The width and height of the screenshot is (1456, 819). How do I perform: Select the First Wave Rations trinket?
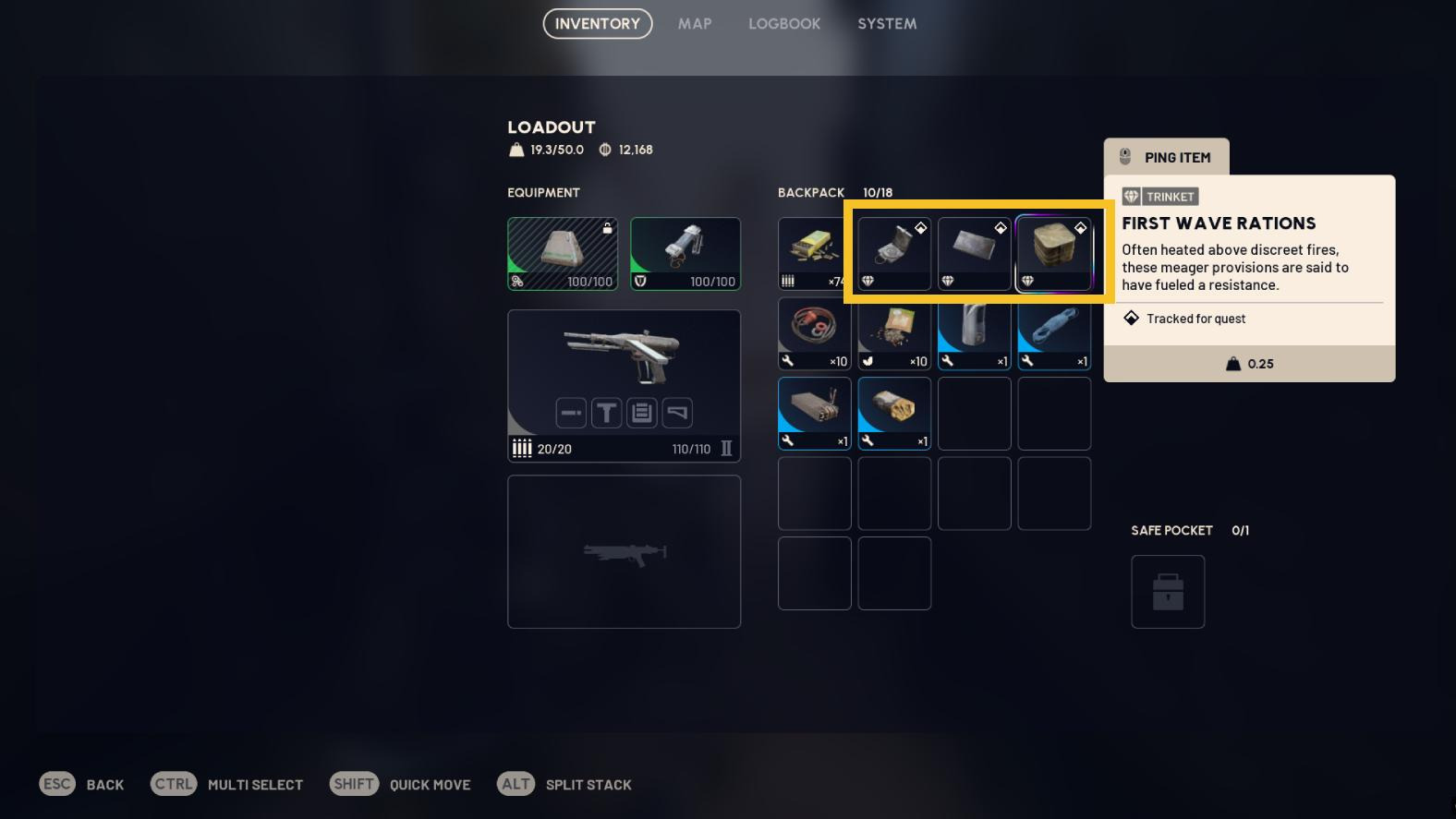tap(1054, 254)
